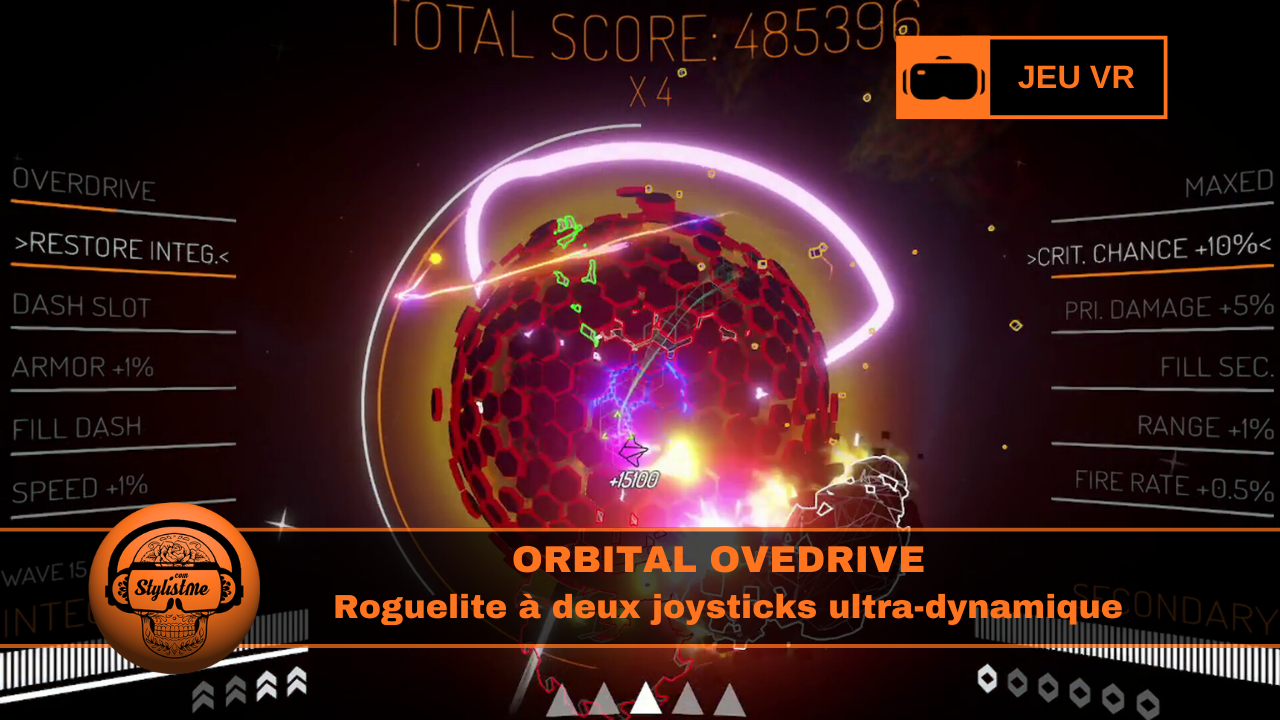Select the filled white hexagon pip
The height and width of the screenshot is (720, 1280).
point(988,678)
